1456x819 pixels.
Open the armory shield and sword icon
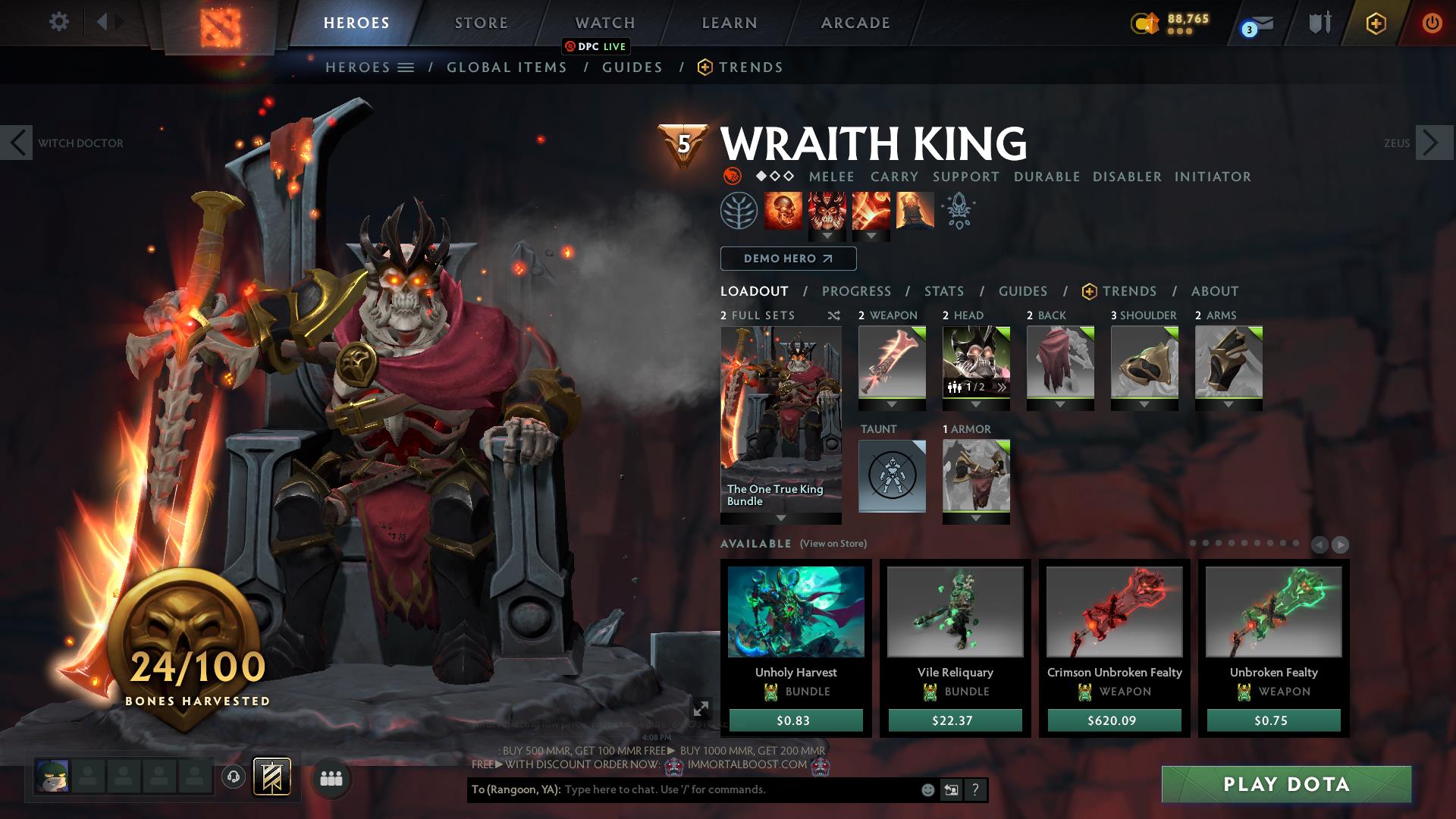tap(1319, 23)
